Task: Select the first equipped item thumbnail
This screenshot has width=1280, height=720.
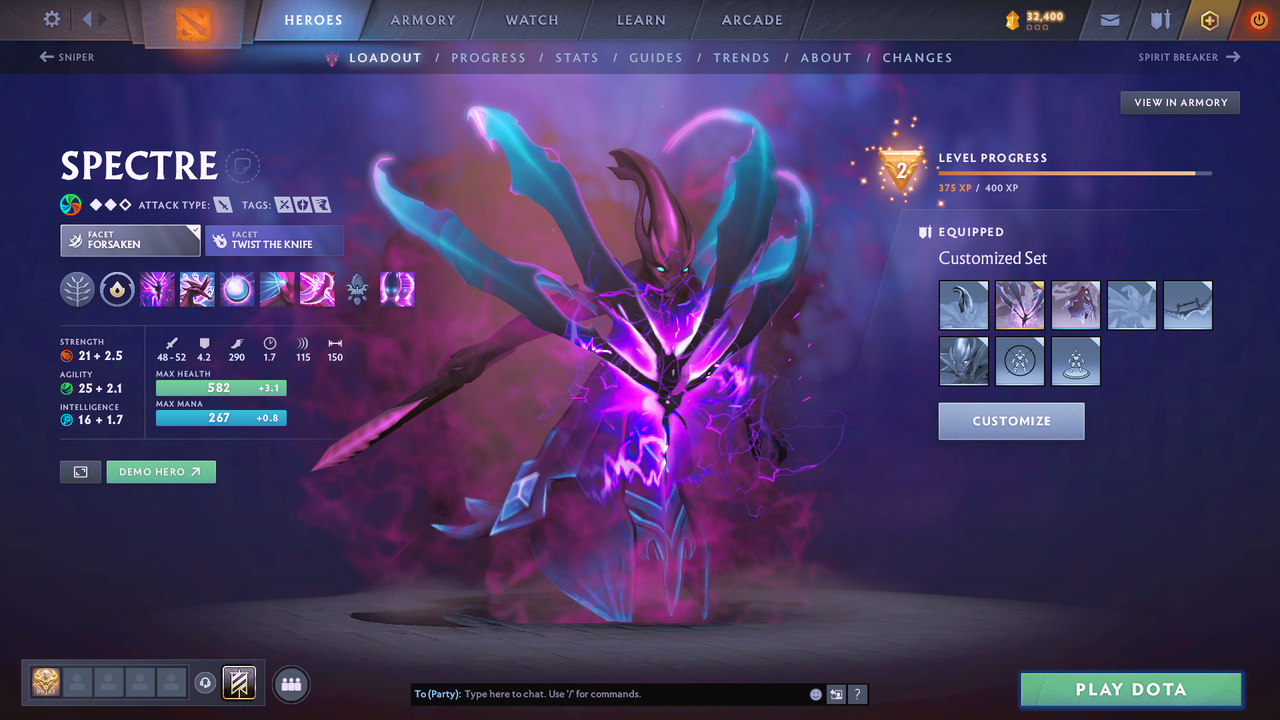Action: [963, 305]
